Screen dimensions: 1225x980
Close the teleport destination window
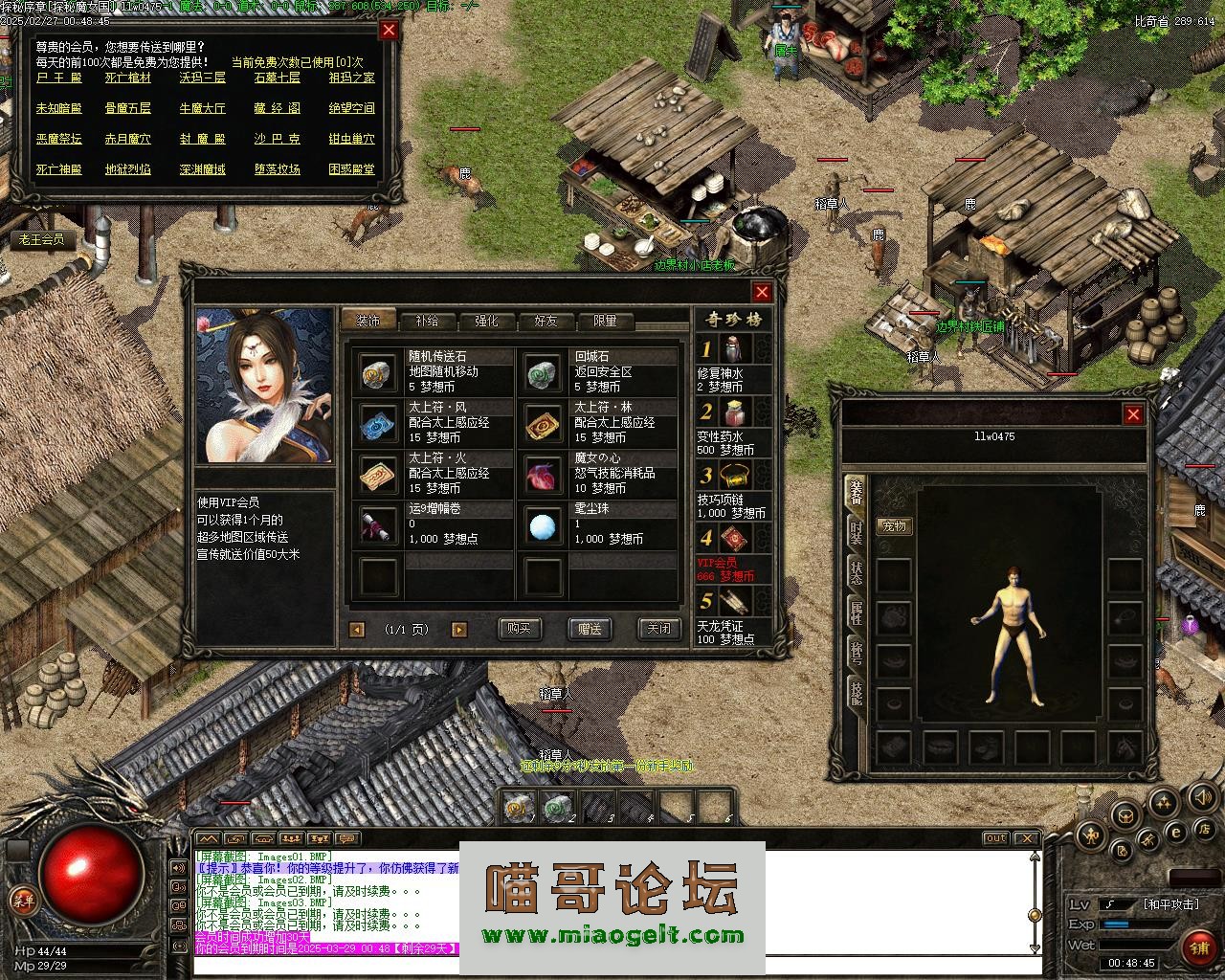(389, 30)
